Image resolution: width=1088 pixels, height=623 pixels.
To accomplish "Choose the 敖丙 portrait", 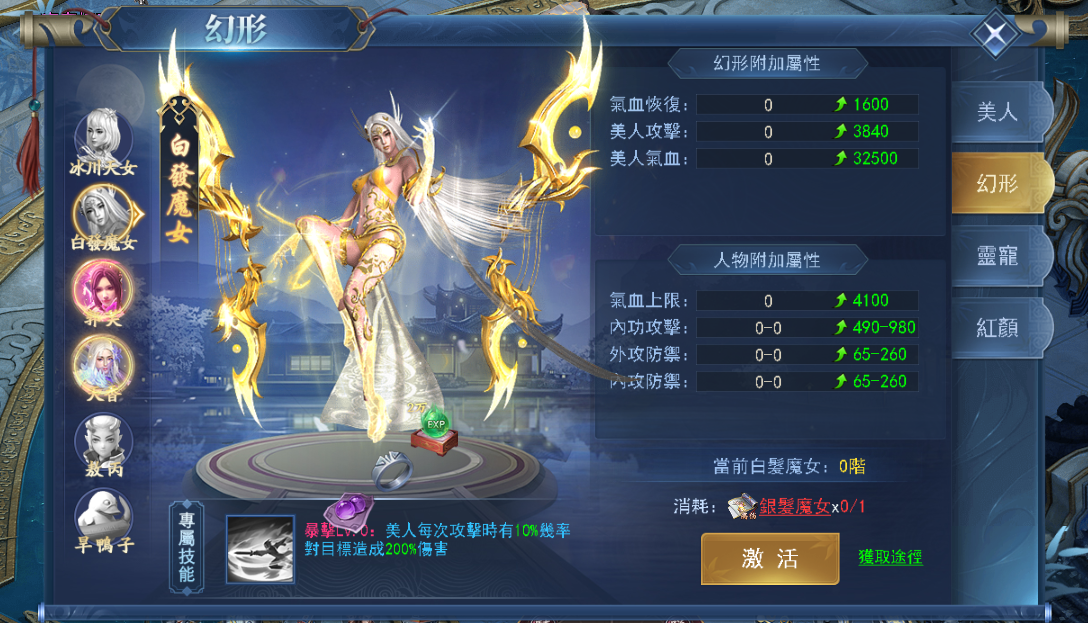I will tap(103, 440).
